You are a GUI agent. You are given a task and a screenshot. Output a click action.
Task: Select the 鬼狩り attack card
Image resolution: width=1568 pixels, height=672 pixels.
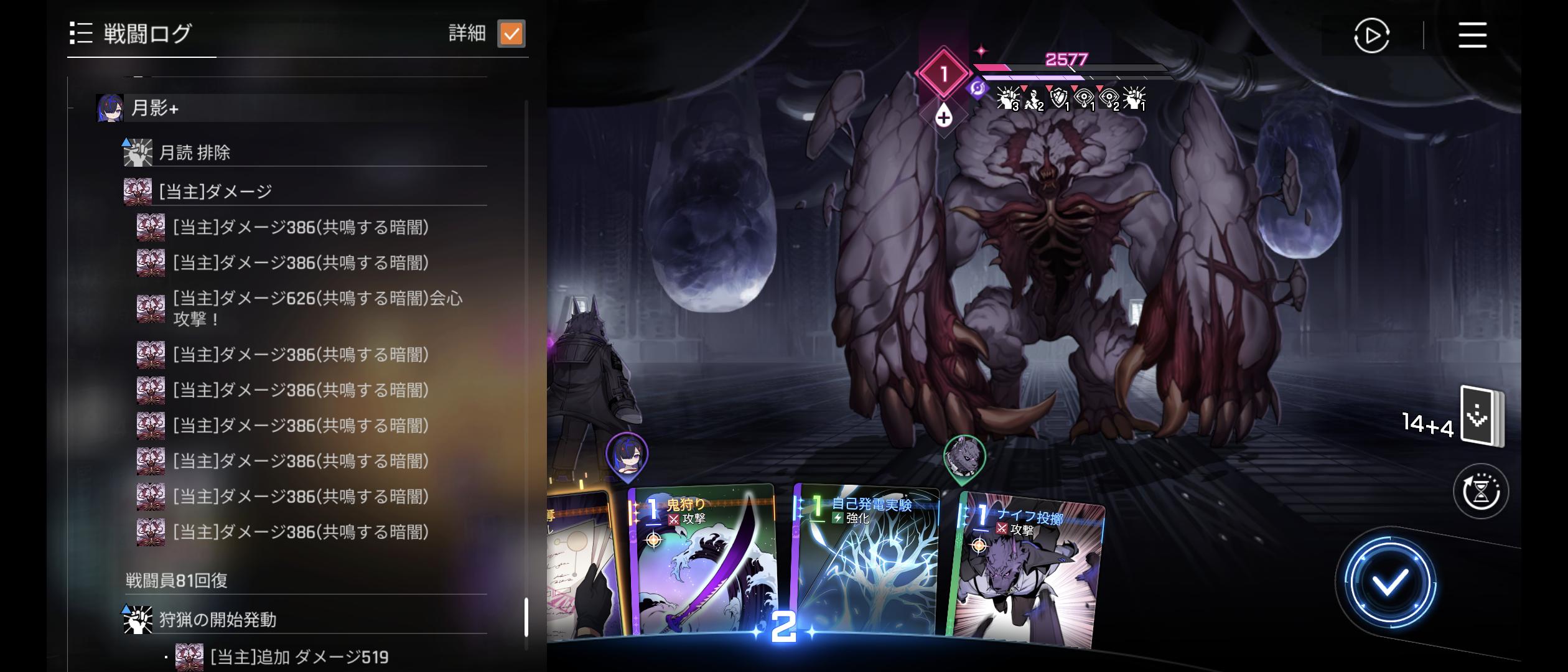(x=703, y=560)
